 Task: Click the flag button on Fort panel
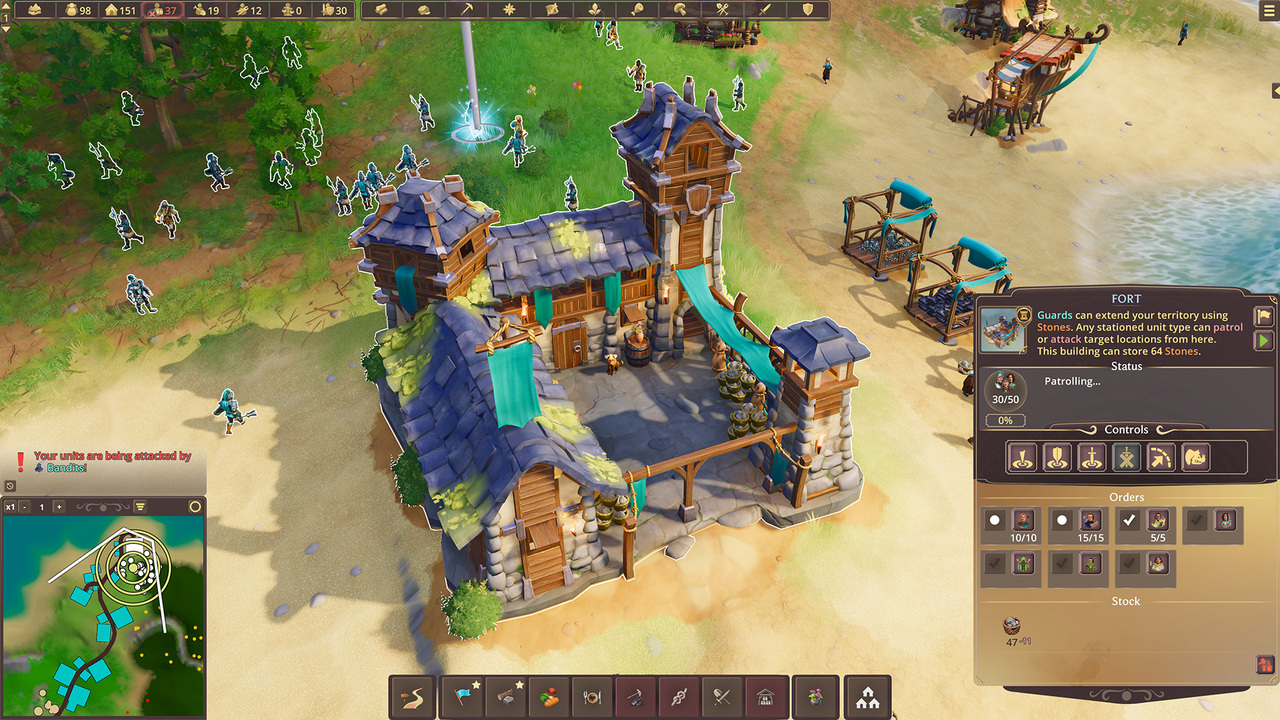point(1263,316)
